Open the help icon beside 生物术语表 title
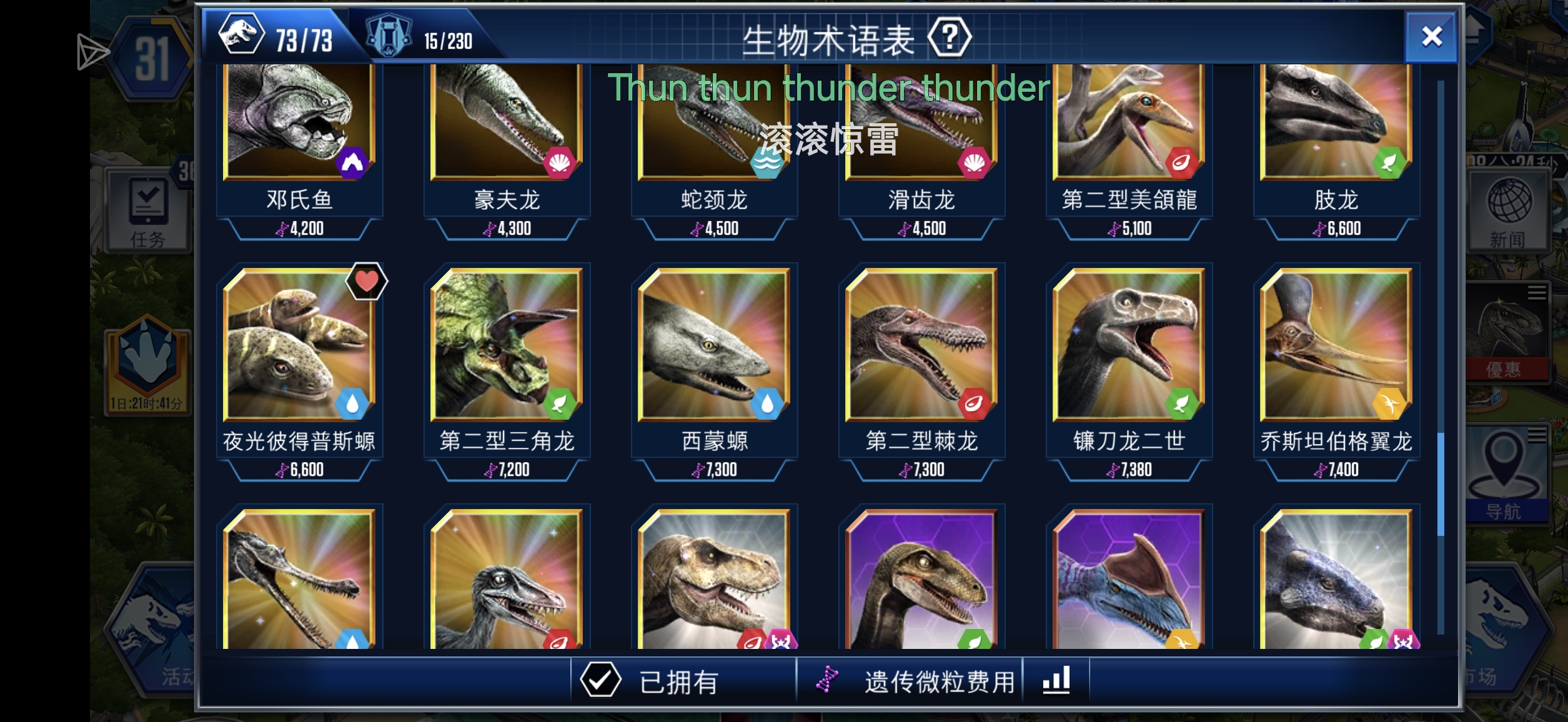 [x=951, y=36]
